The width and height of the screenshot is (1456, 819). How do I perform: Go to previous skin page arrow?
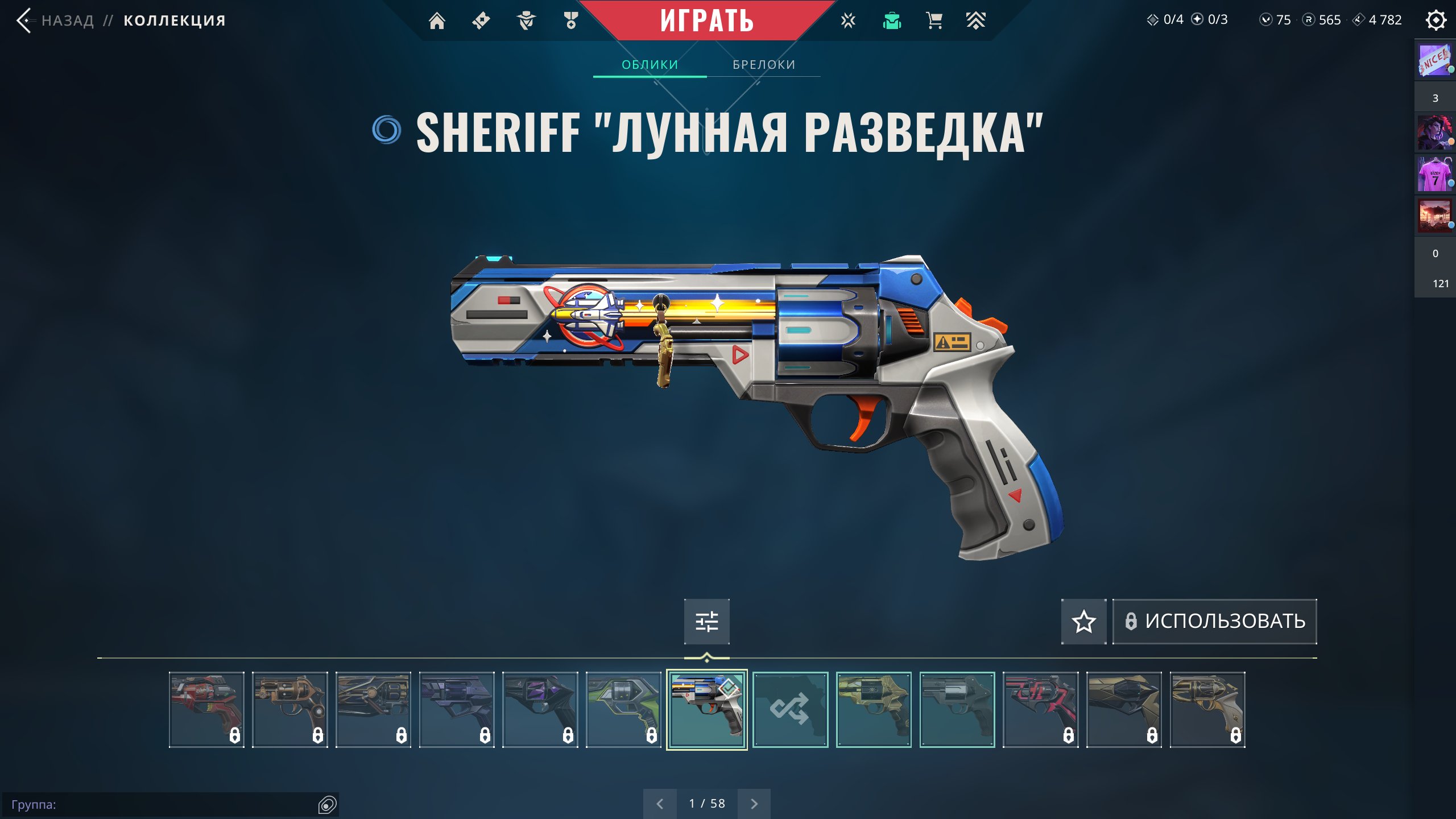point(660,804)
